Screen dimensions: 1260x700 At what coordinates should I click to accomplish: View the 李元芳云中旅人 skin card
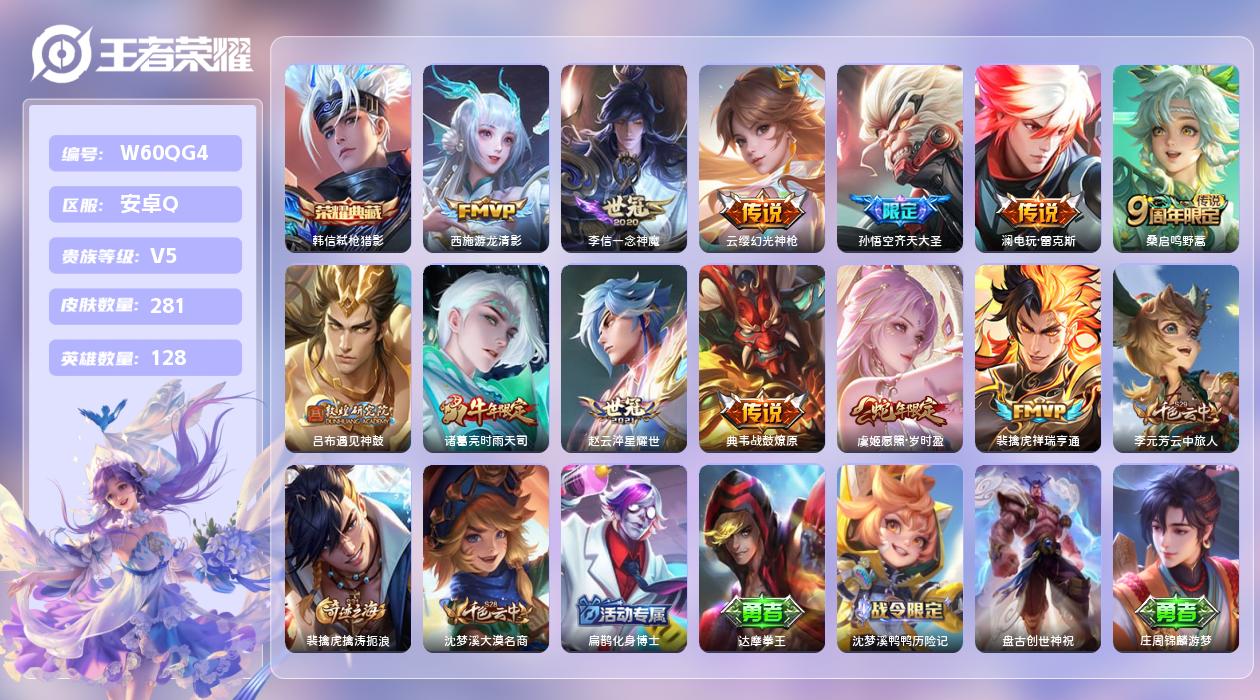[1176, 358]
